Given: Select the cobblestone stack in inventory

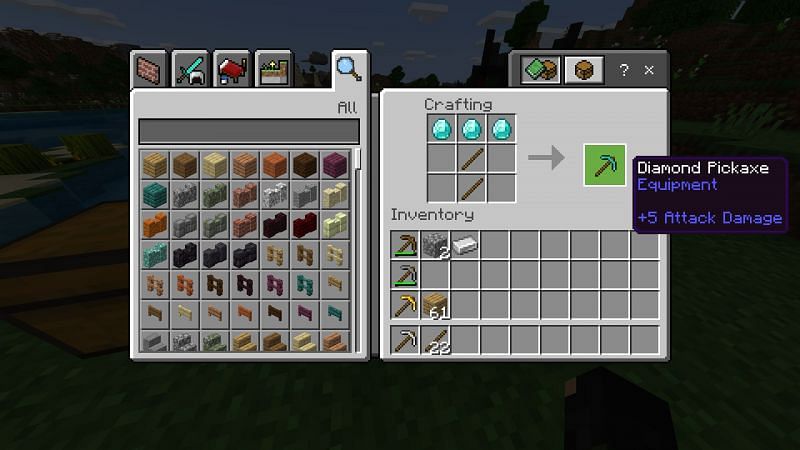Looking at the screenshot, I should tap(435, 244).
